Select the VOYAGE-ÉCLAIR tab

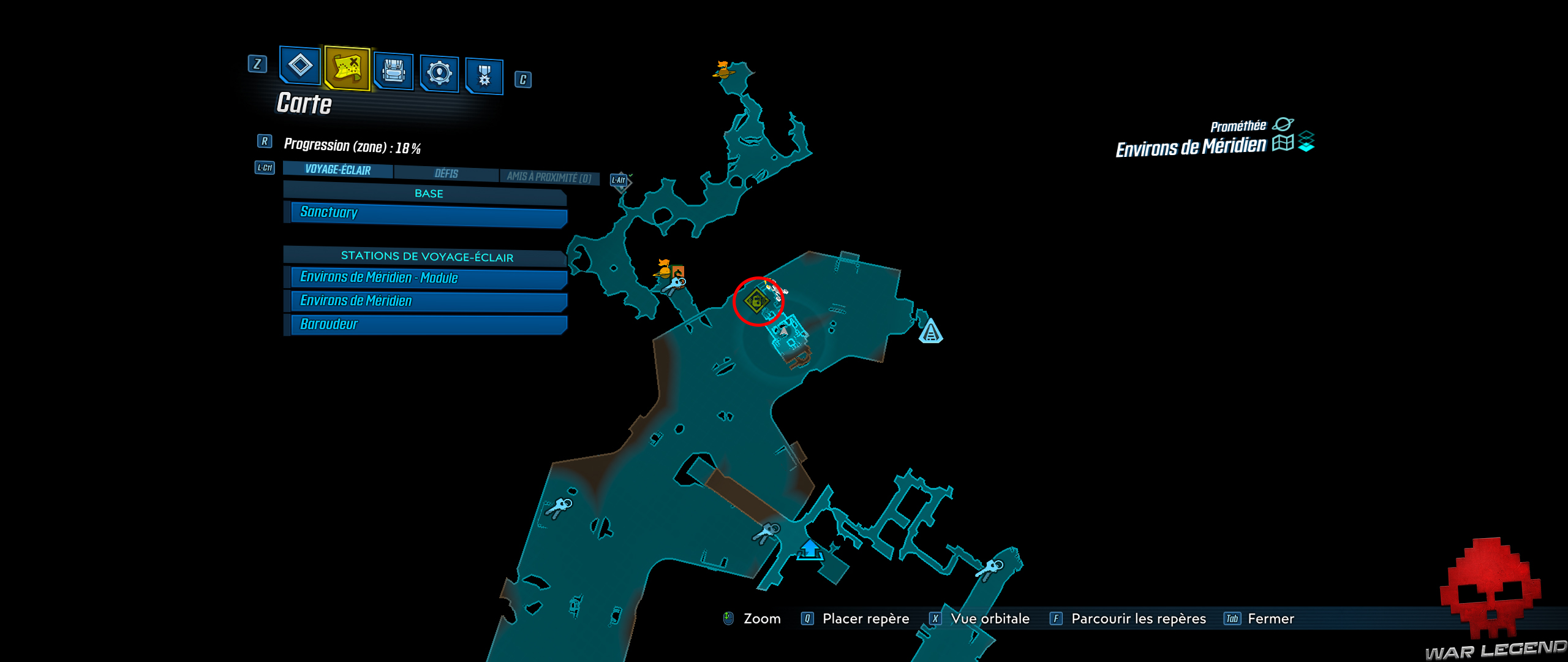click(x=337, y=172)
